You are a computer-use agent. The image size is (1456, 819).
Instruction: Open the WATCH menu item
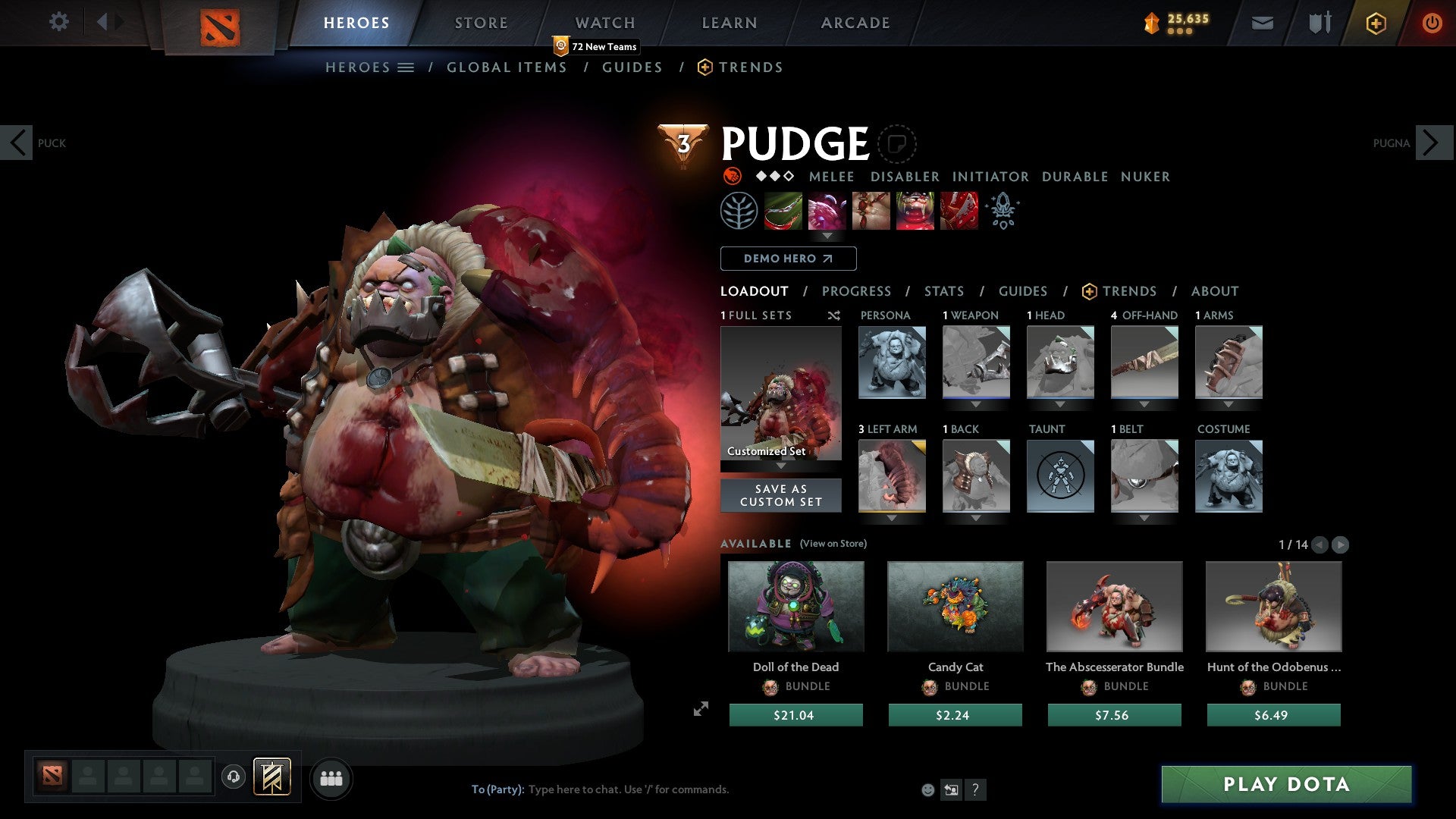(x=604, y=22)
